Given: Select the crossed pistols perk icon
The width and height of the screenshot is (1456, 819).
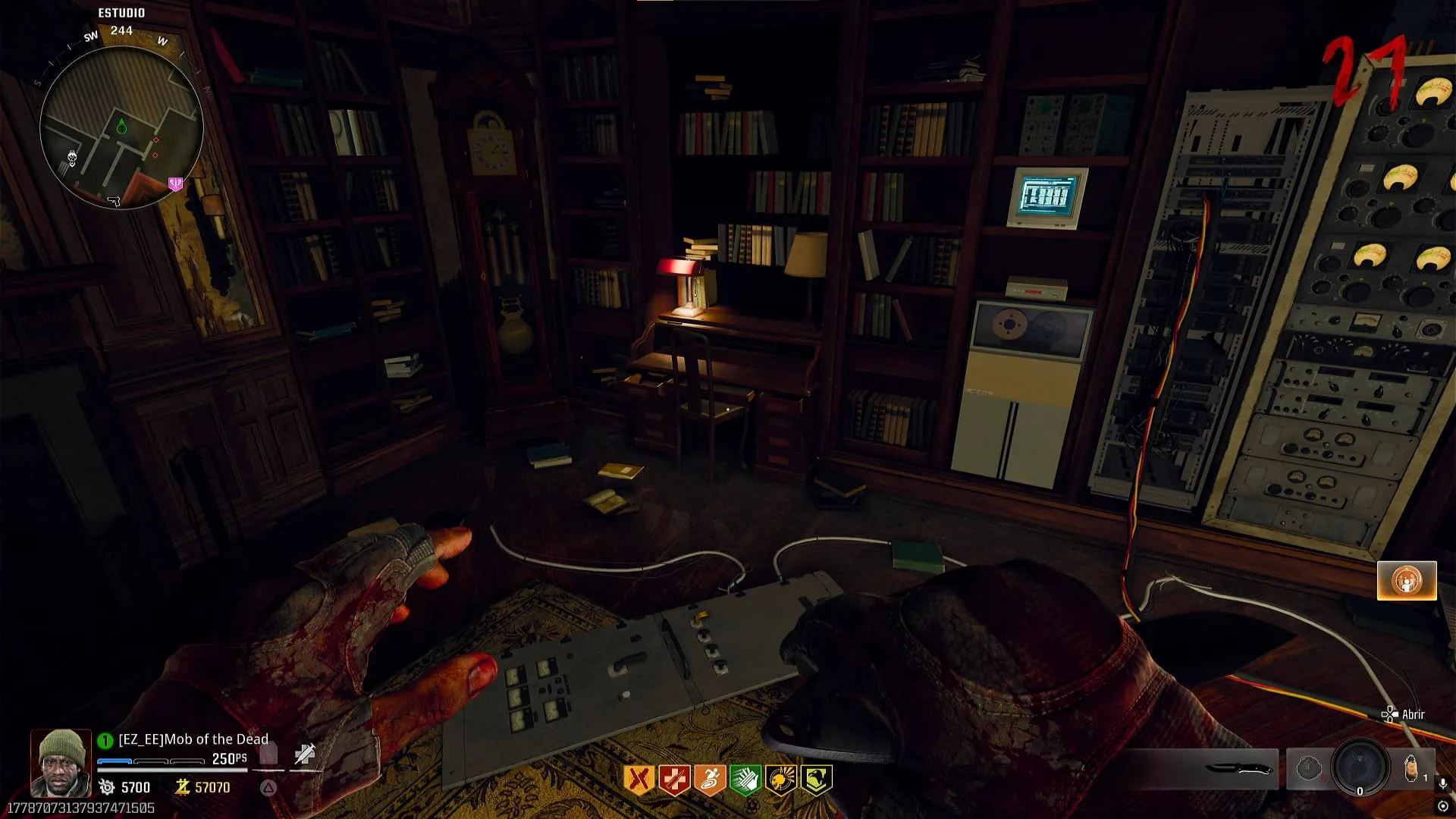Looking at the screenshot, I should [x=639, y=780].
